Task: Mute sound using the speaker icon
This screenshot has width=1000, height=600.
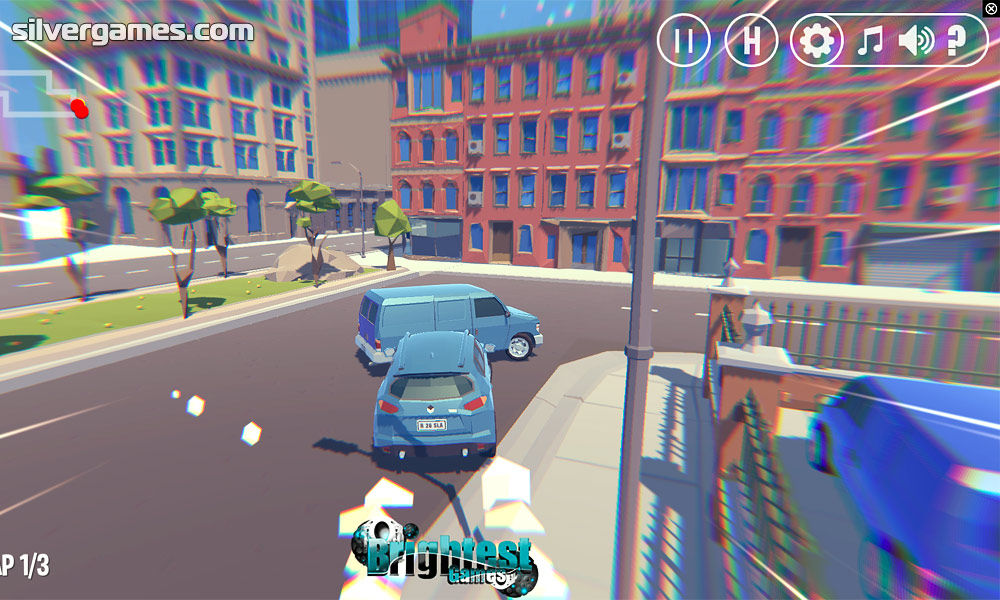Action: point(915,41)
